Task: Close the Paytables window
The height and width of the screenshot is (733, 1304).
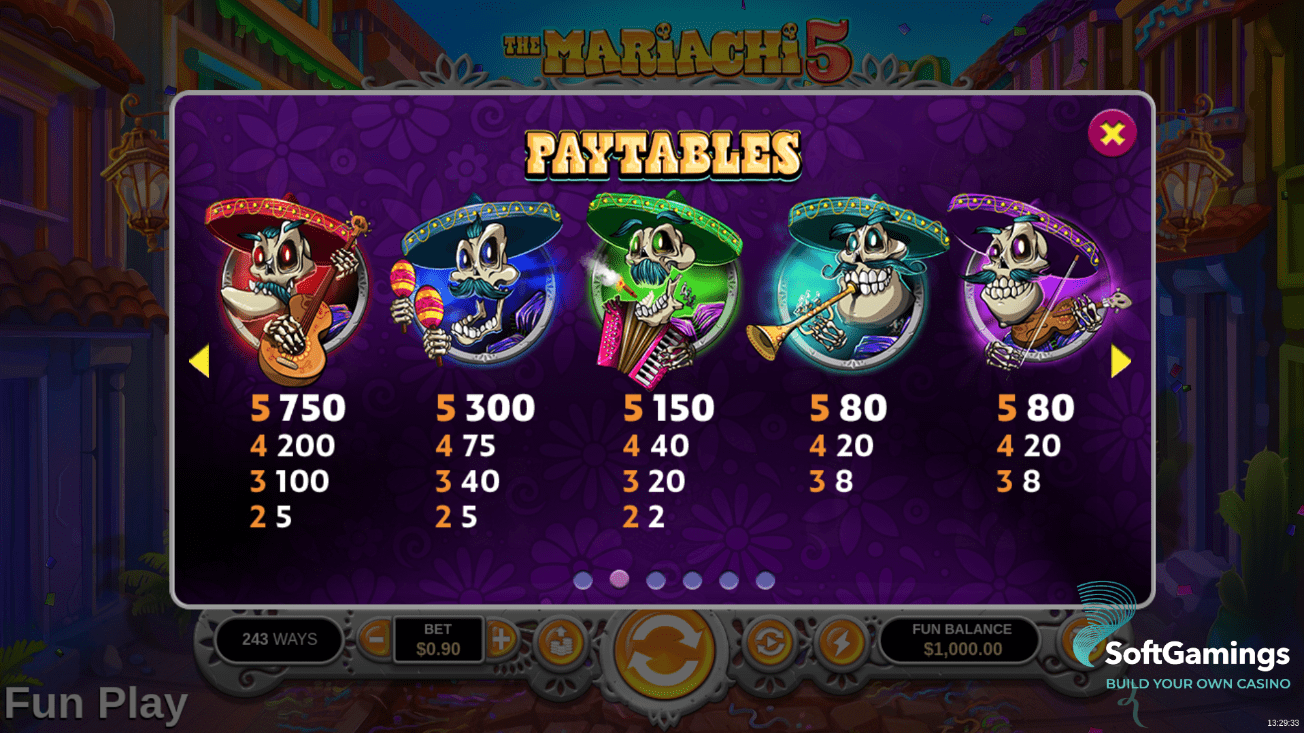Action: (1112, 133)
